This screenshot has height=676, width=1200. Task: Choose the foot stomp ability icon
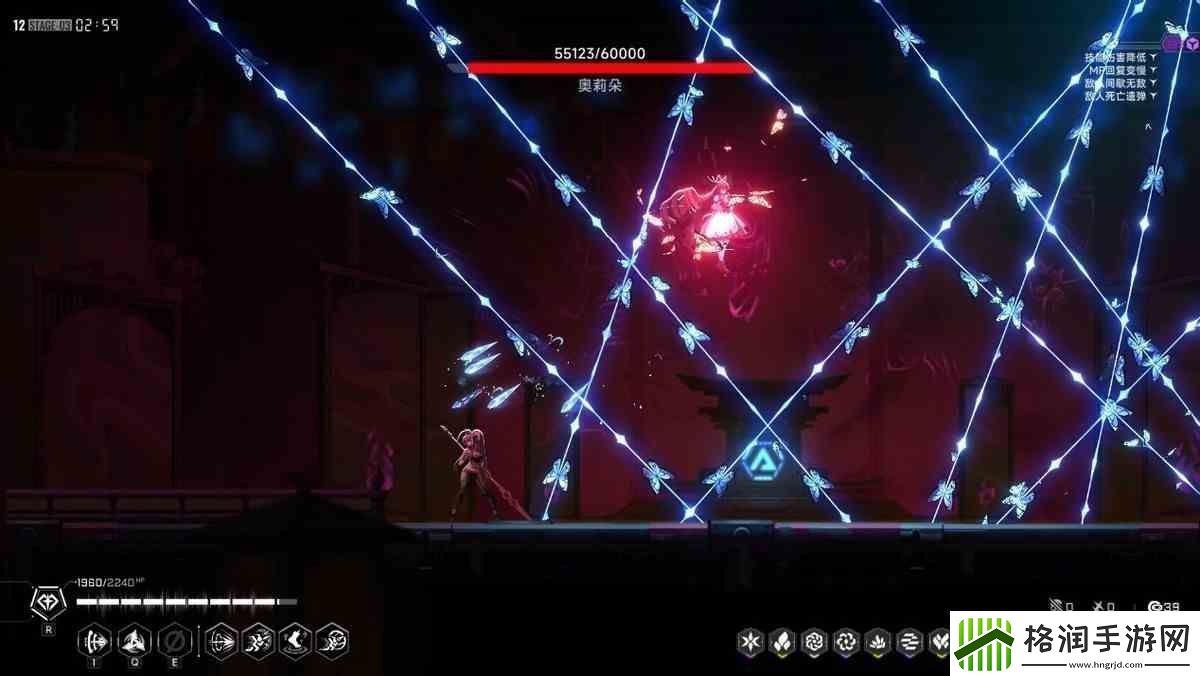coord(295,640)
